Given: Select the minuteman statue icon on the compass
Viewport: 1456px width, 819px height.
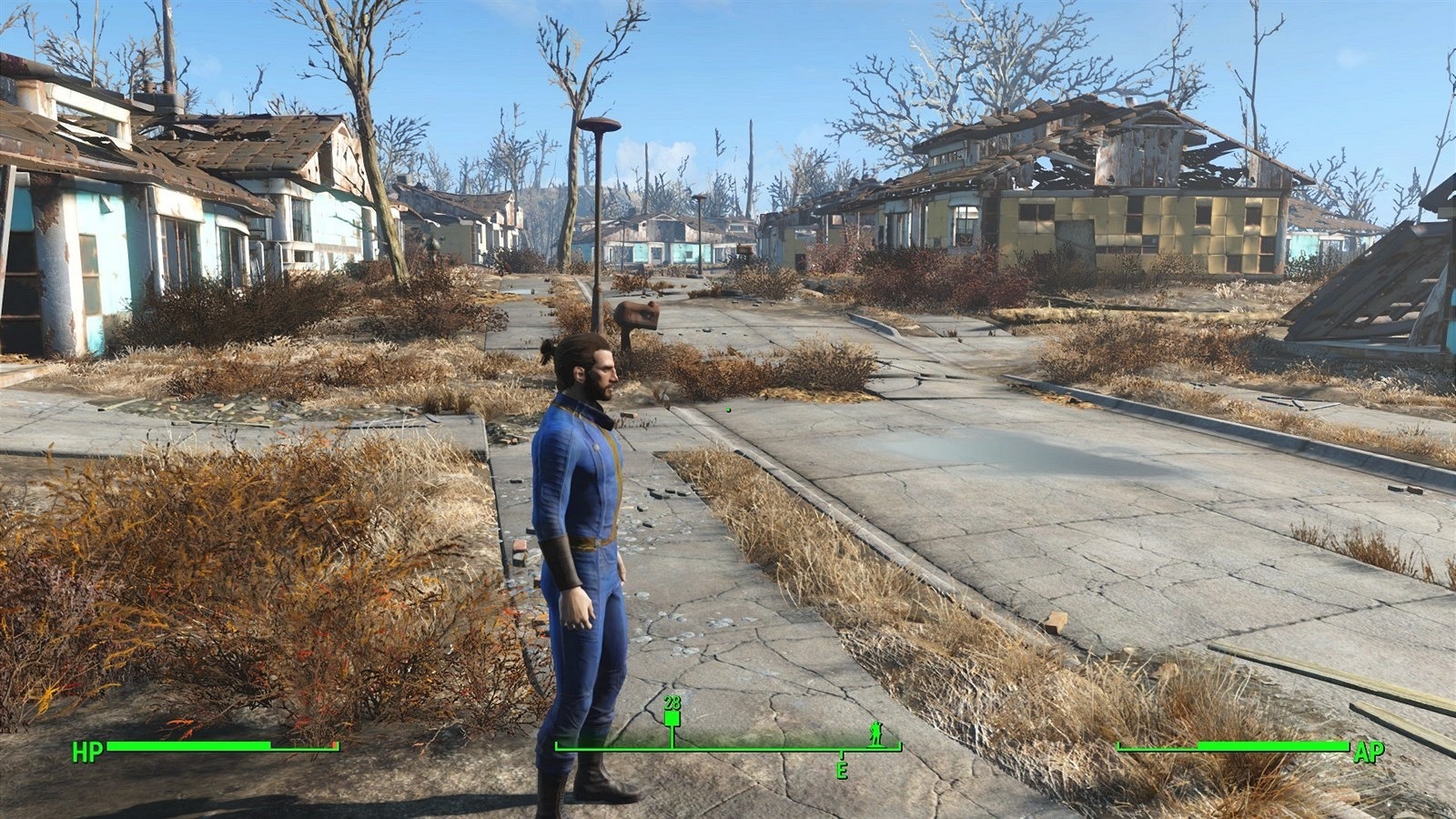Looking at the screenshot, I should pos(875,732).
